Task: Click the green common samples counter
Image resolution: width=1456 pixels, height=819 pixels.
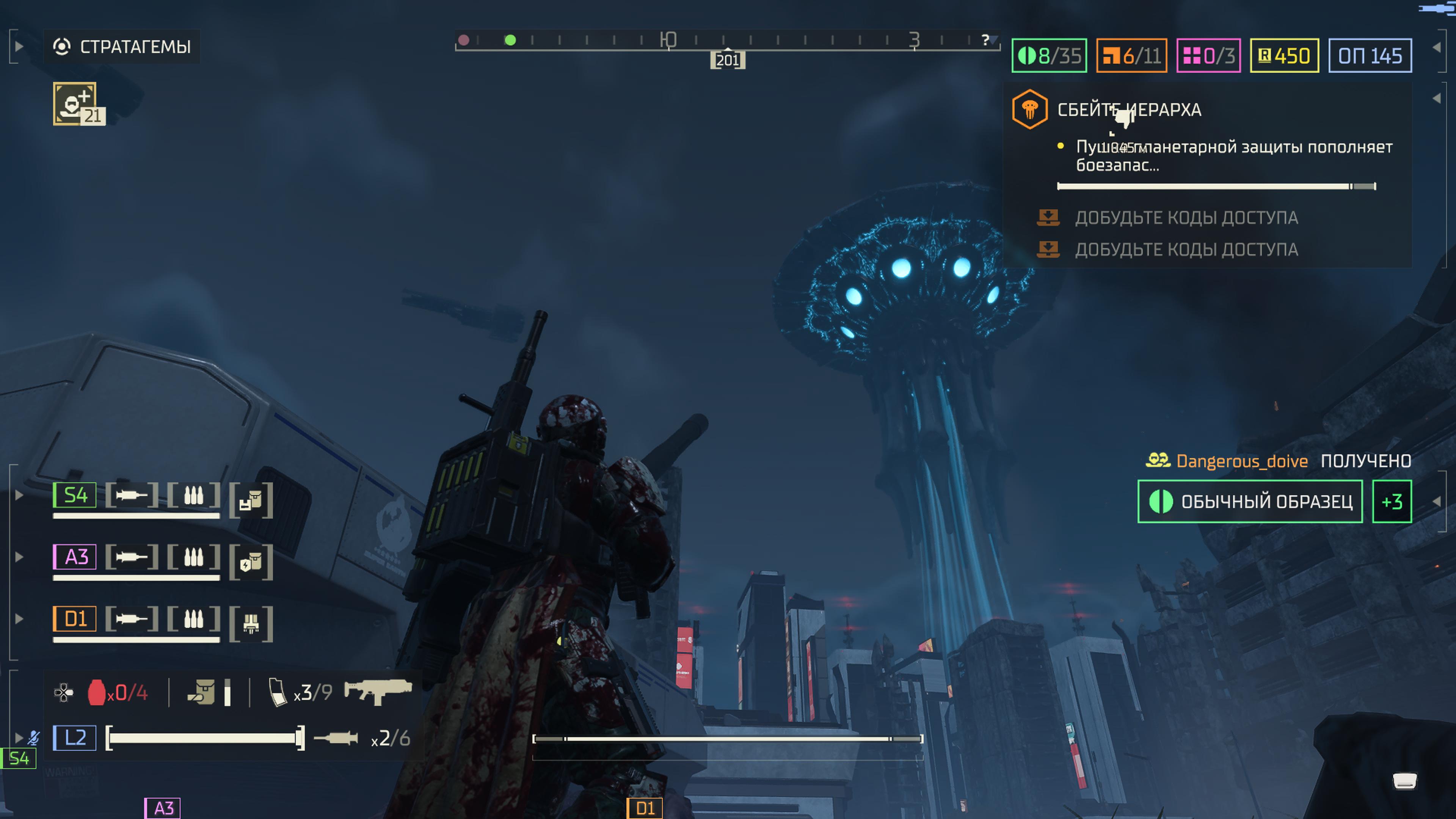Action: point(1049,55)
